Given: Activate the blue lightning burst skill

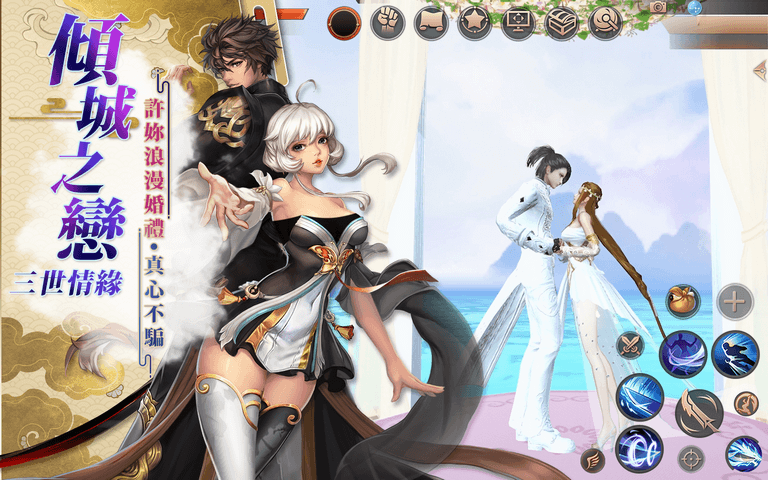Looking at the screenshot, I should pos(743,453).
